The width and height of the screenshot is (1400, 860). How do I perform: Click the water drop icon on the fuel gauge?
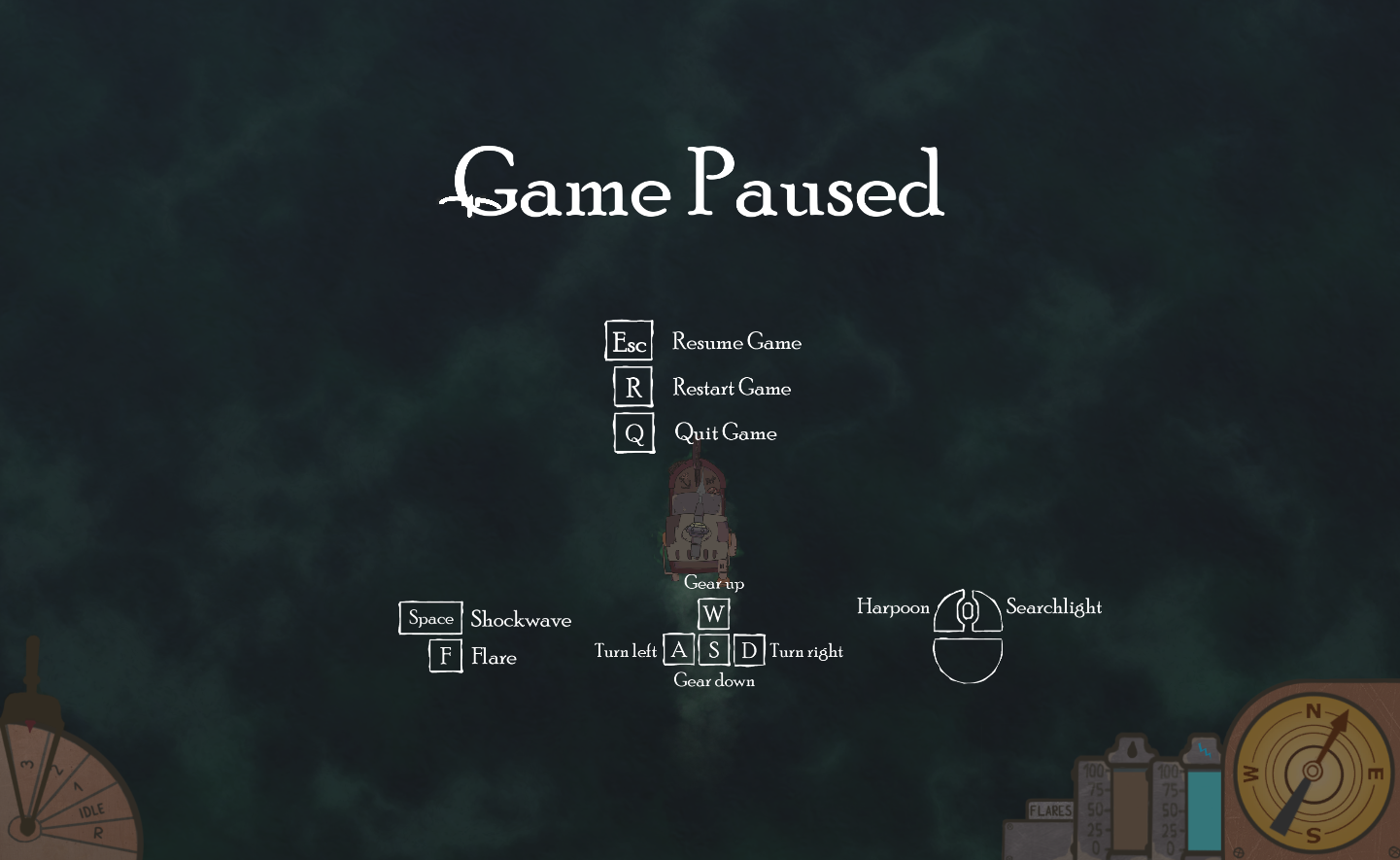(x=1132, y=748)
